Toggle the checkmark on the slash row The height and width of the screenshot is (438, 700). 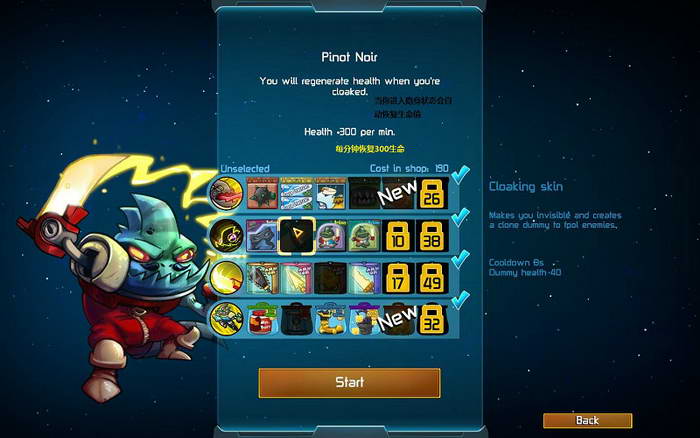click(460, 259)
